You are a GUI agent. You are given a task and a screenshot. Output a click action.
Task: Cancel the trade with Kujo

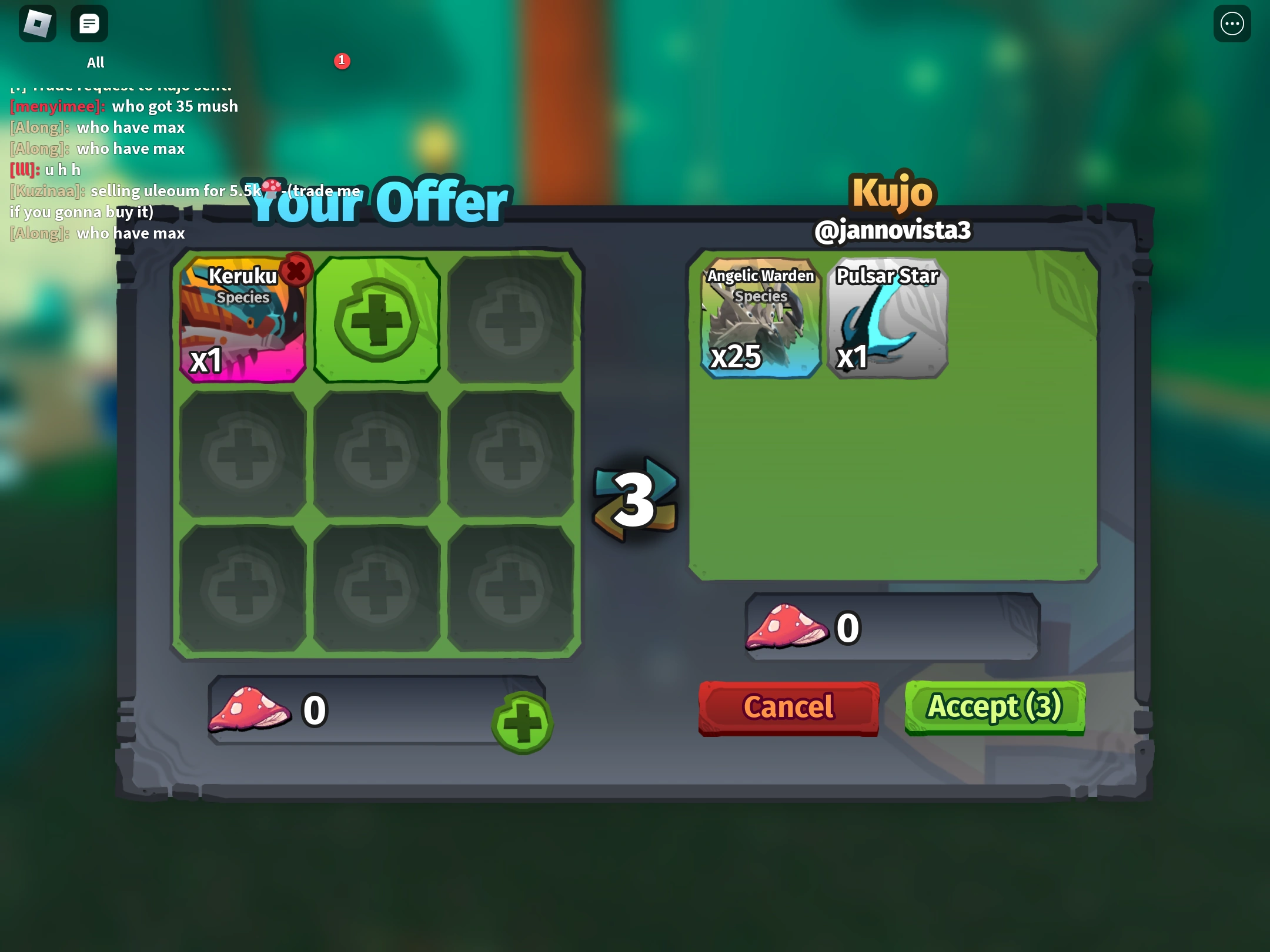click(x=788, y=707)
